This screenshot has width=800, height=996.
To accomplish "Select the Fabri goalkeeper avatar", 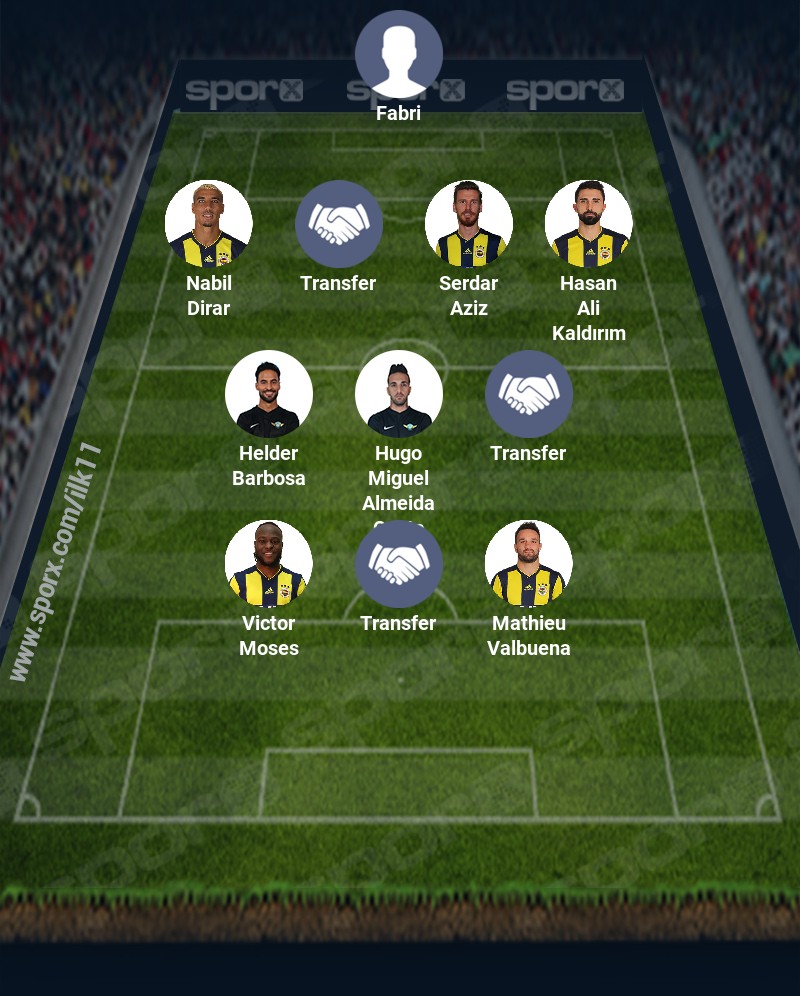I will (398, 54).
